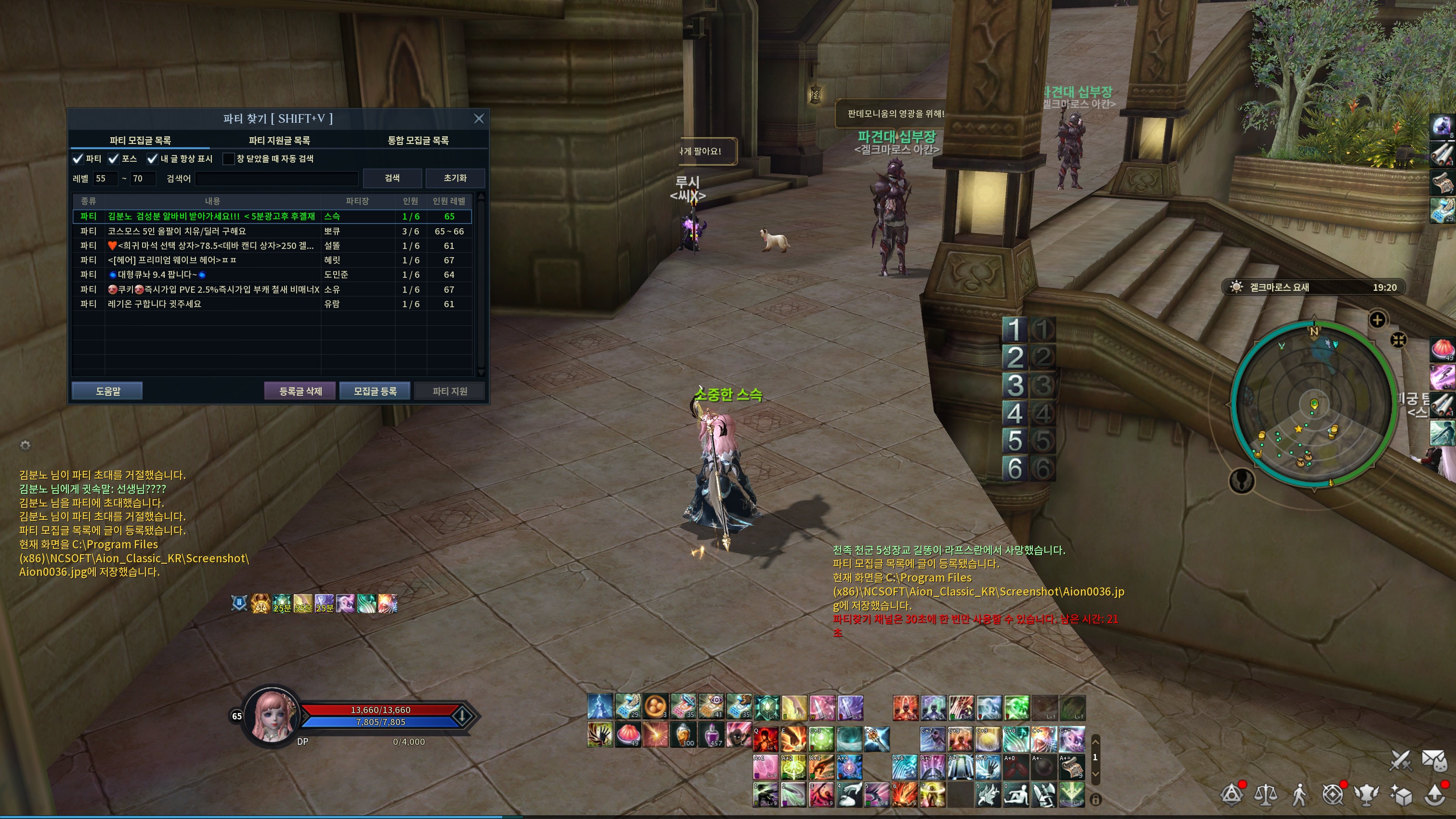Click the minimum level 55 field
1456x819 pixels.
tap(105, 179)
